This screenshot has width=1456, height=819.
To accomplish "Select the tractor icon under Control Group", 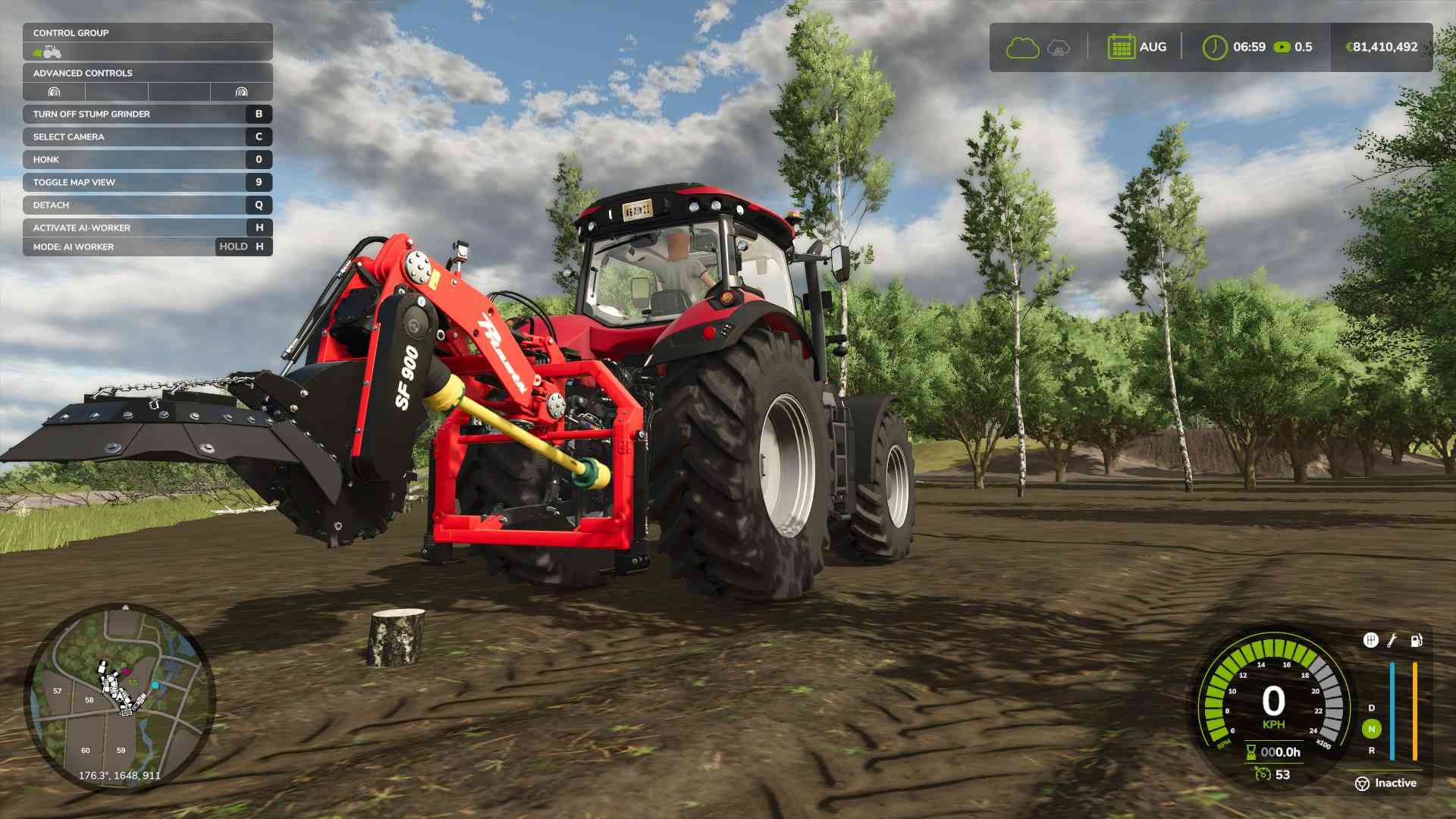I will 52,52.
